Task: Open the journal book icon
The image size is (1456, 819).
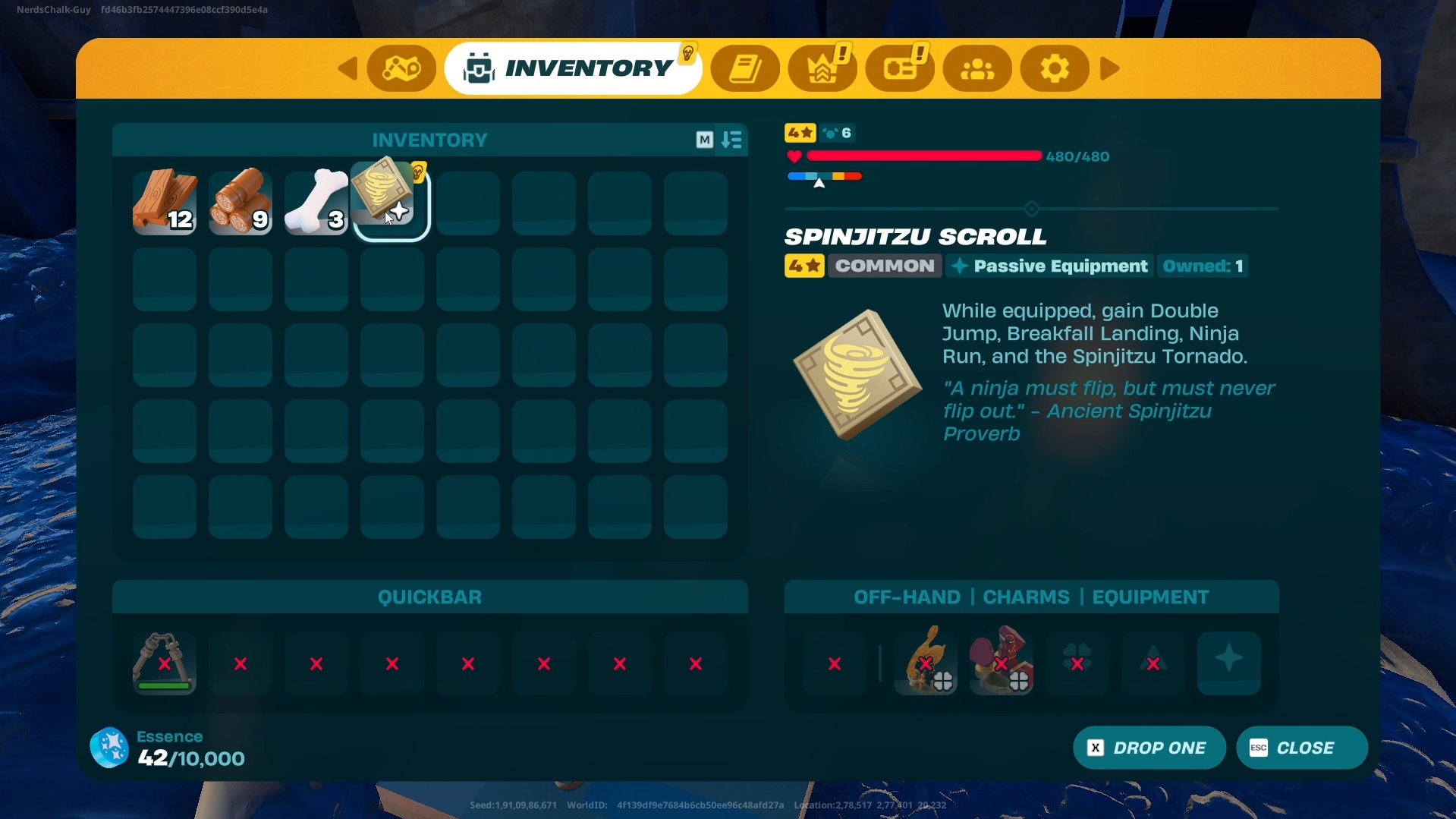Action: point(745,68)
